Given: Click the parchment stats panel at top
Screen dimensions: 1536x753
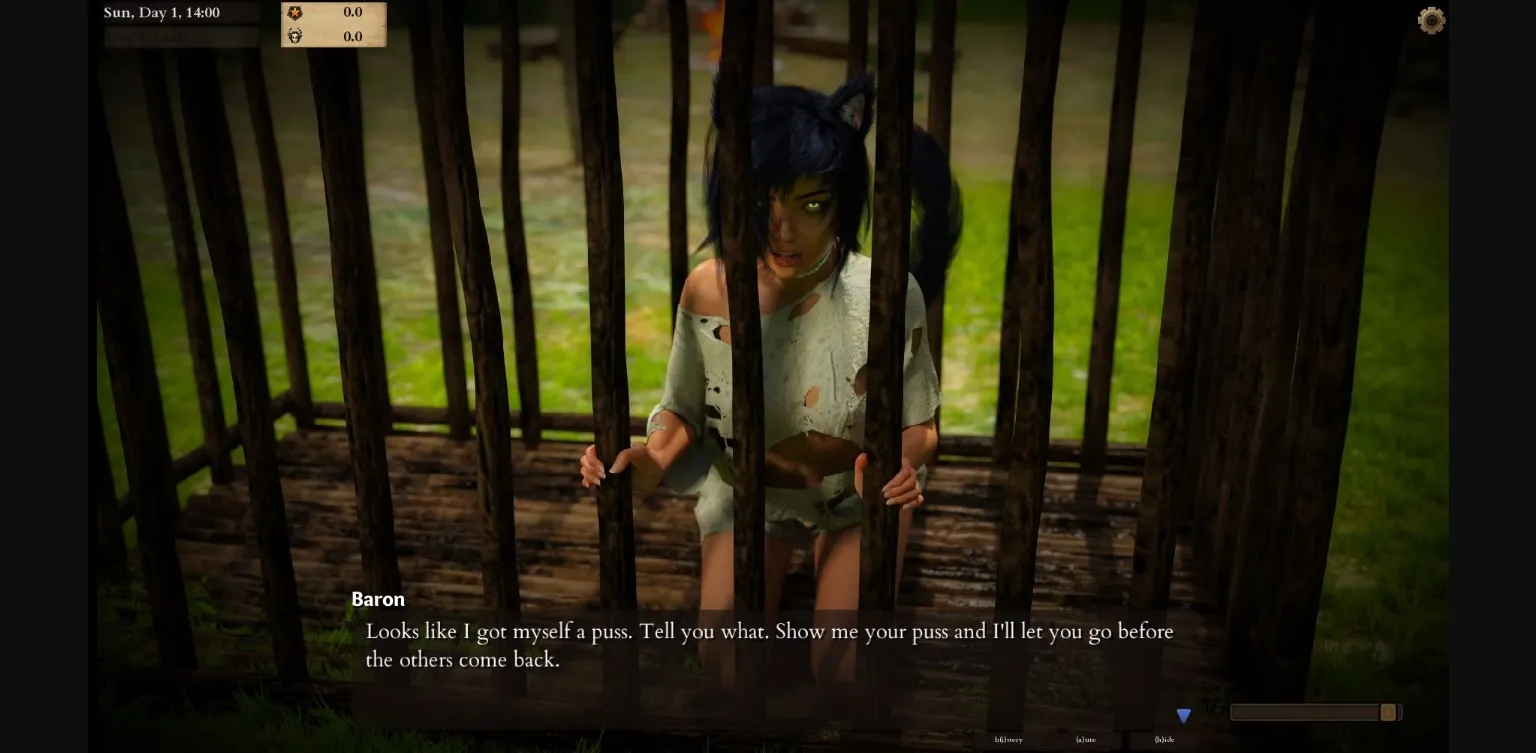Looking at the screenshot, I should pyautogui.click(x=334, y=25).
